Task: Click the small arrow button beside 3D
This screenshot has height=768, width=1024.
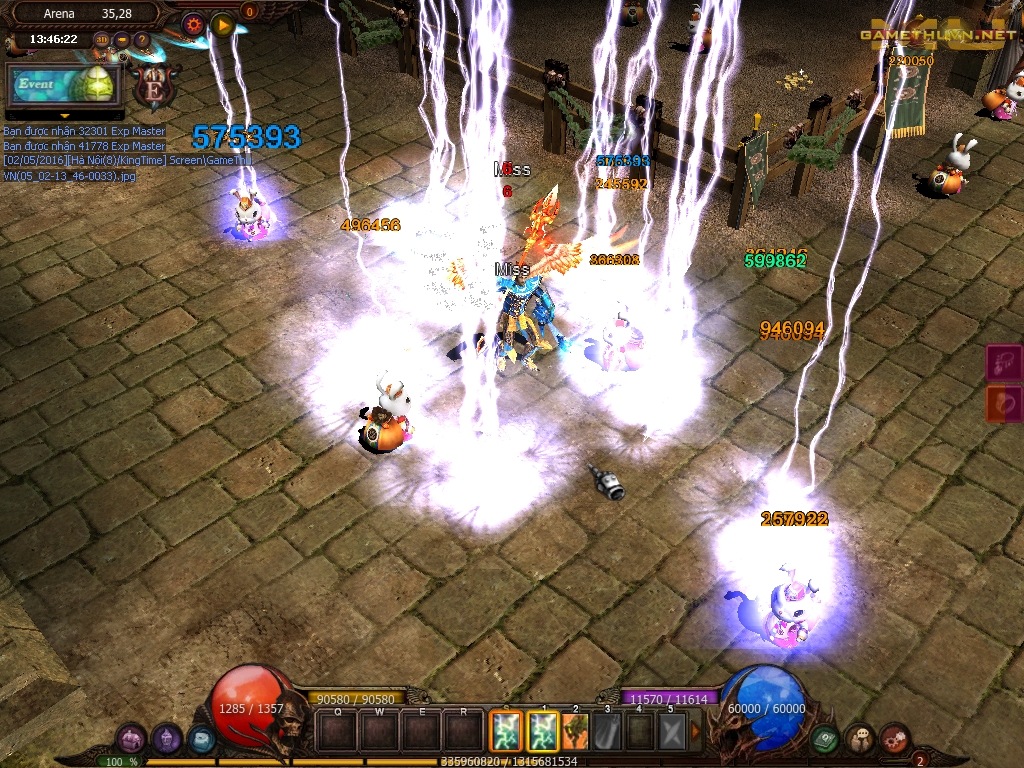Action: pyautogui.click(x=122, y=41)
